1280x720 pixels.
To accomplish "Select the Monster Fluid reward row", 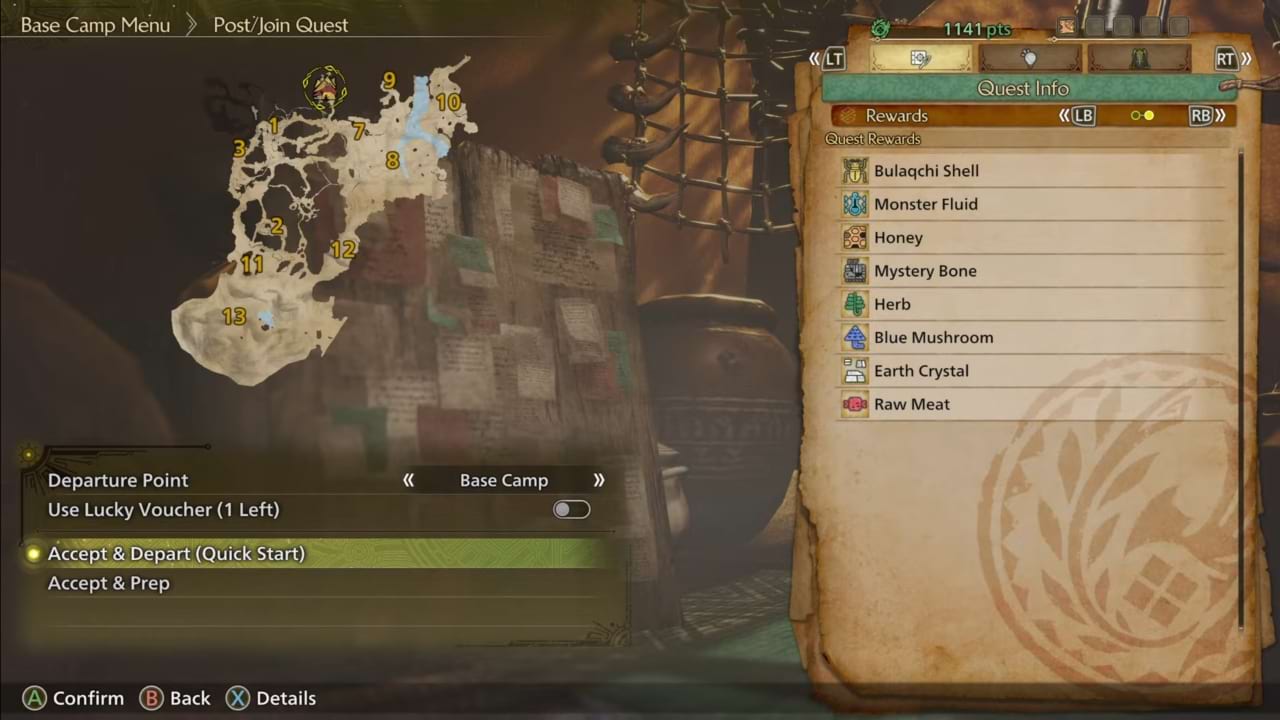I will [x=926, y=204].
